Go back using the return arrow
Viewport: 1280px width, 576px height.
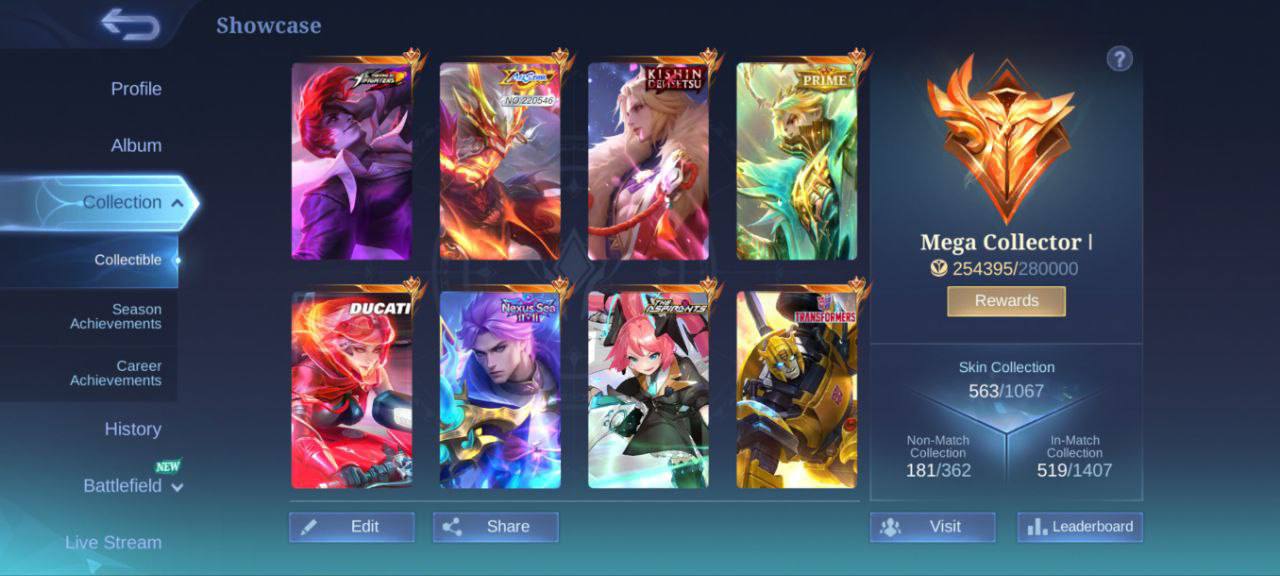click(131, 25)
